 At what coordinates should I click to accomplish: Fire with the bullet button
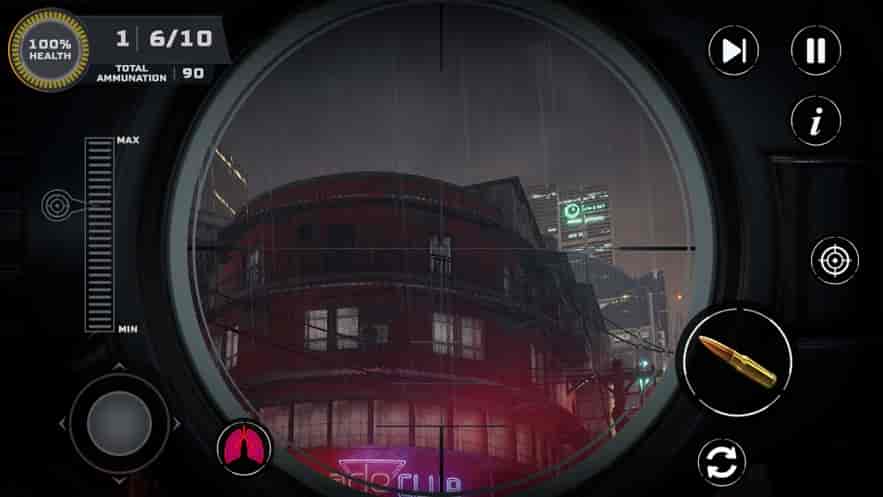[x=738, y=361]
